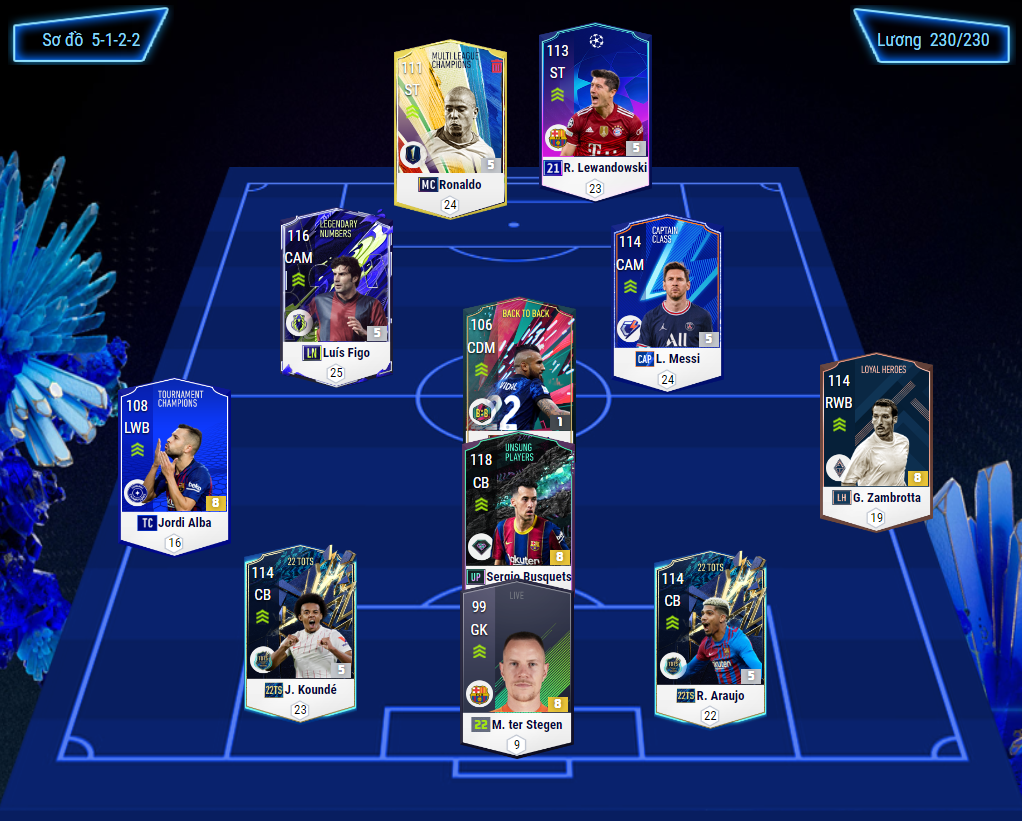Image resolution: width=1022 pixels, height=821 pixels.
Task: Choose Jordi Alba at left wing-back
Action: click(174, 460)
